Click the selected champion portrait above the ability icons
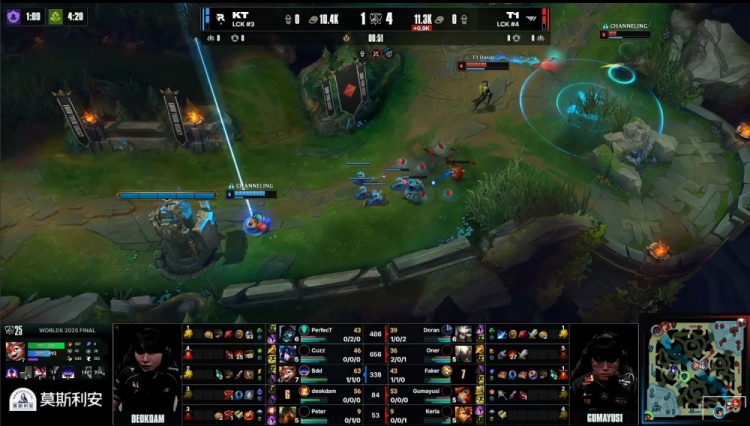This screenshot has height=426, width=750. 15,349
